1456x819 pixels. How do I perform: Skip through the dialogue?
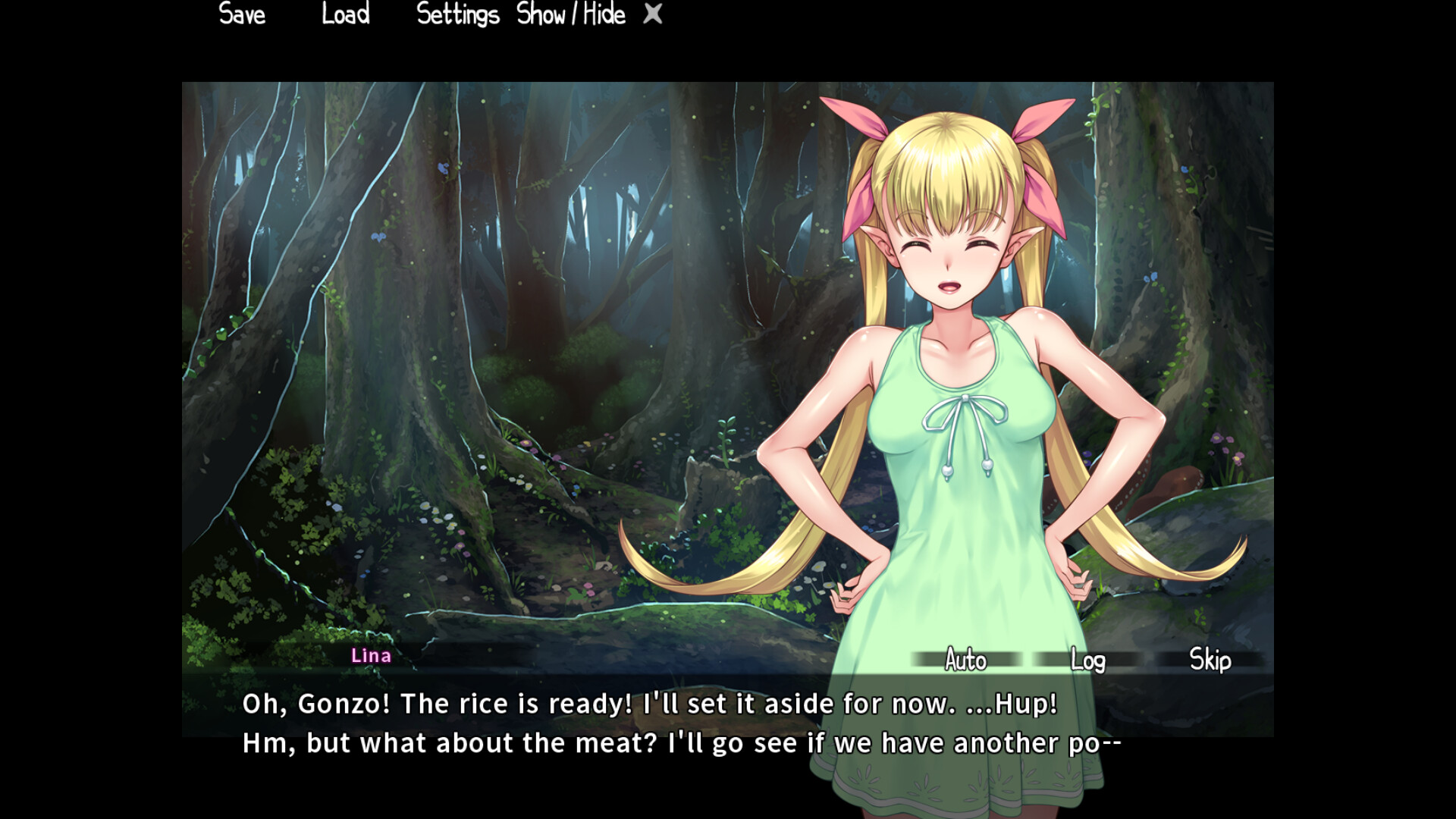[x=1210, y=660]
